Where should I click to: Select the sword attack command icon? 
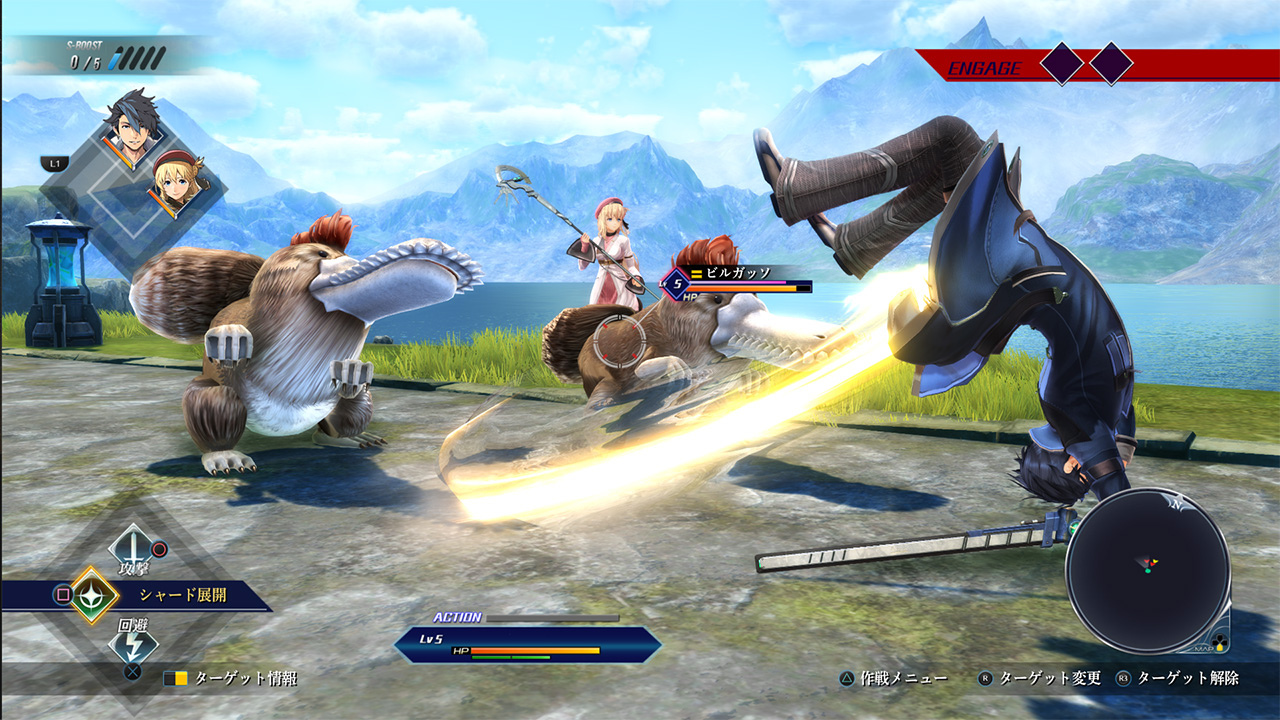[131, 546]
